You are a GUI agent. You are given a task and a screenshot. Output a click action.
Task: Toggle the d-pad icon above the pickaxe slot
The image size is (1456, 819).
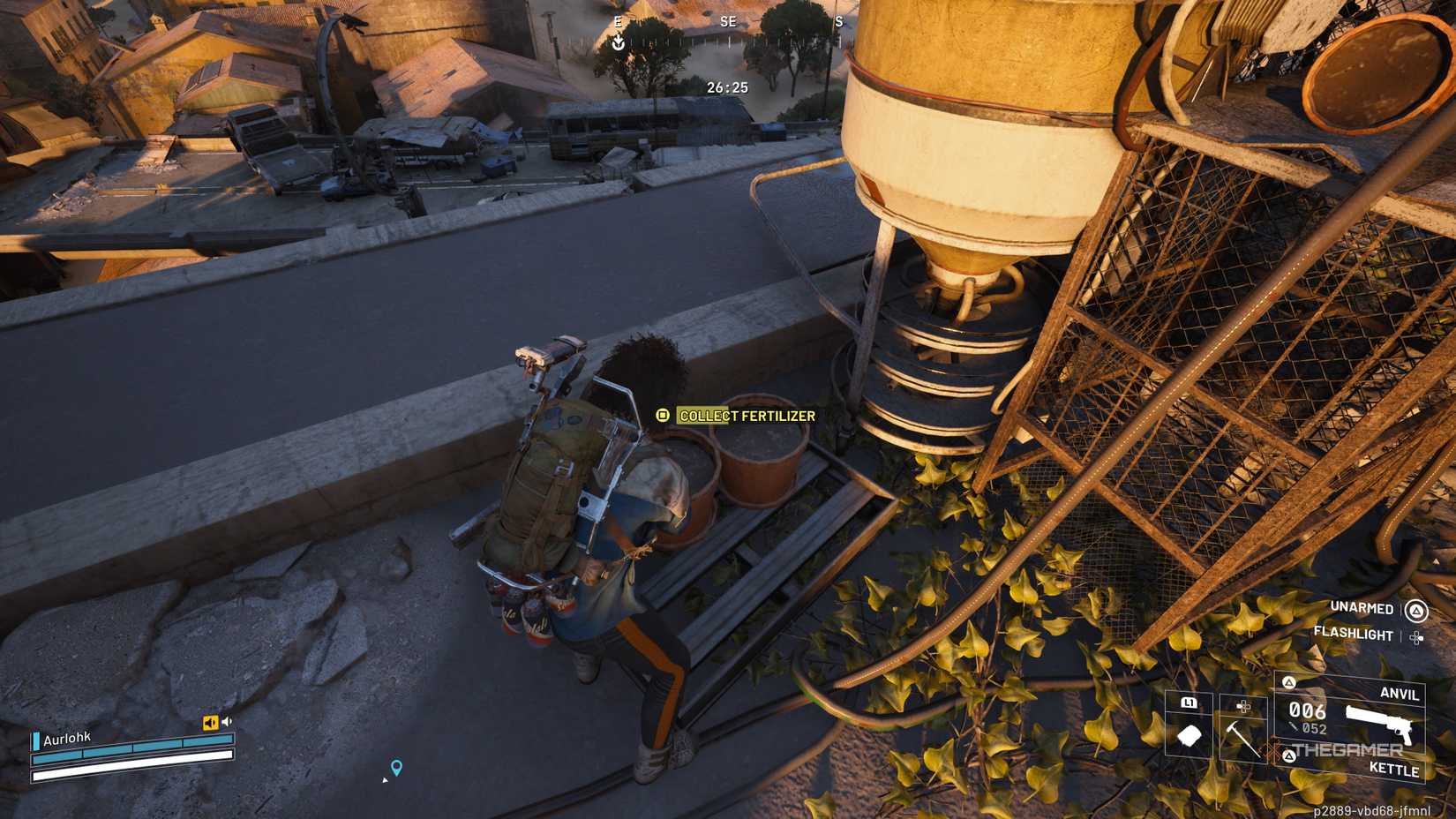point(1243,706)
